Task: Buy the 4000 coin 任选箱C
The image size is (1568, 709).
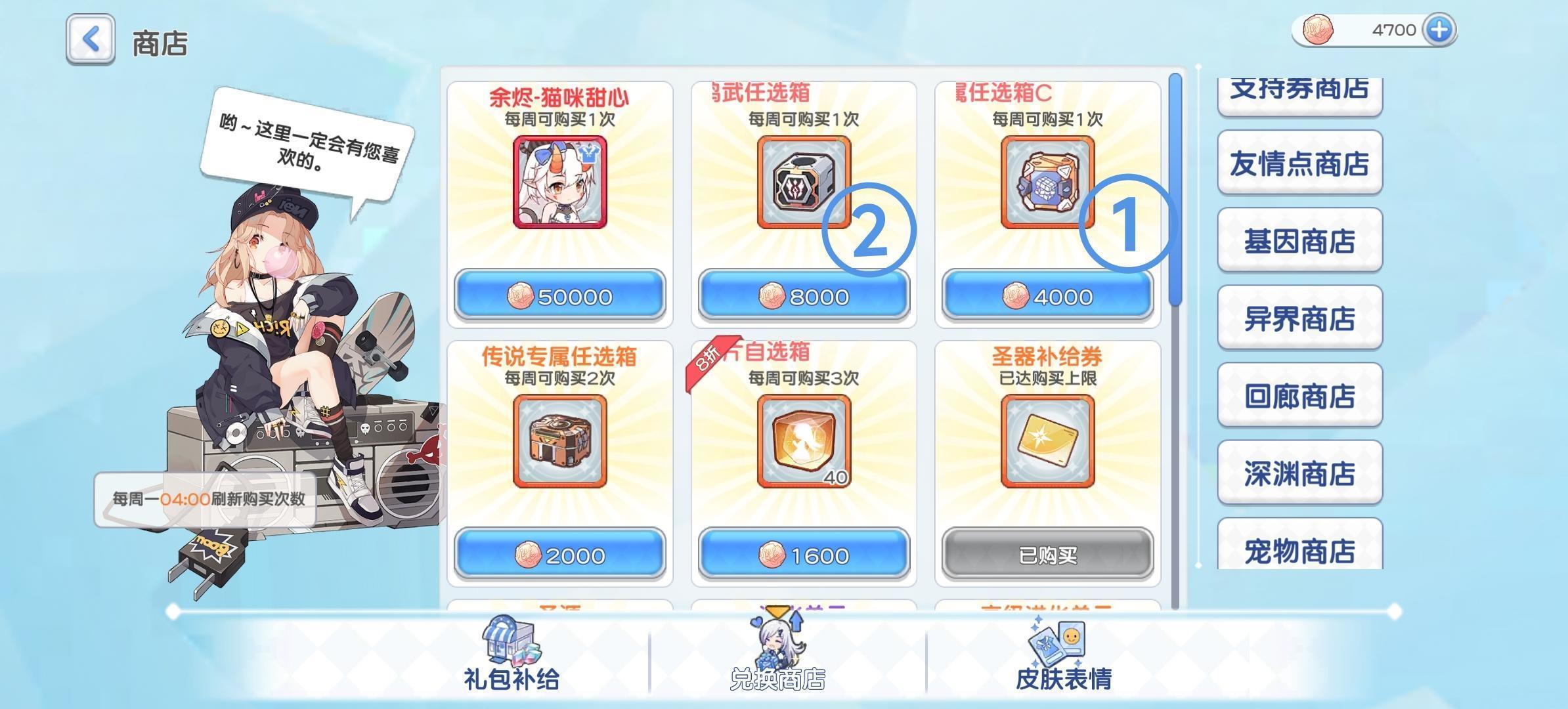Action: 1047,295
